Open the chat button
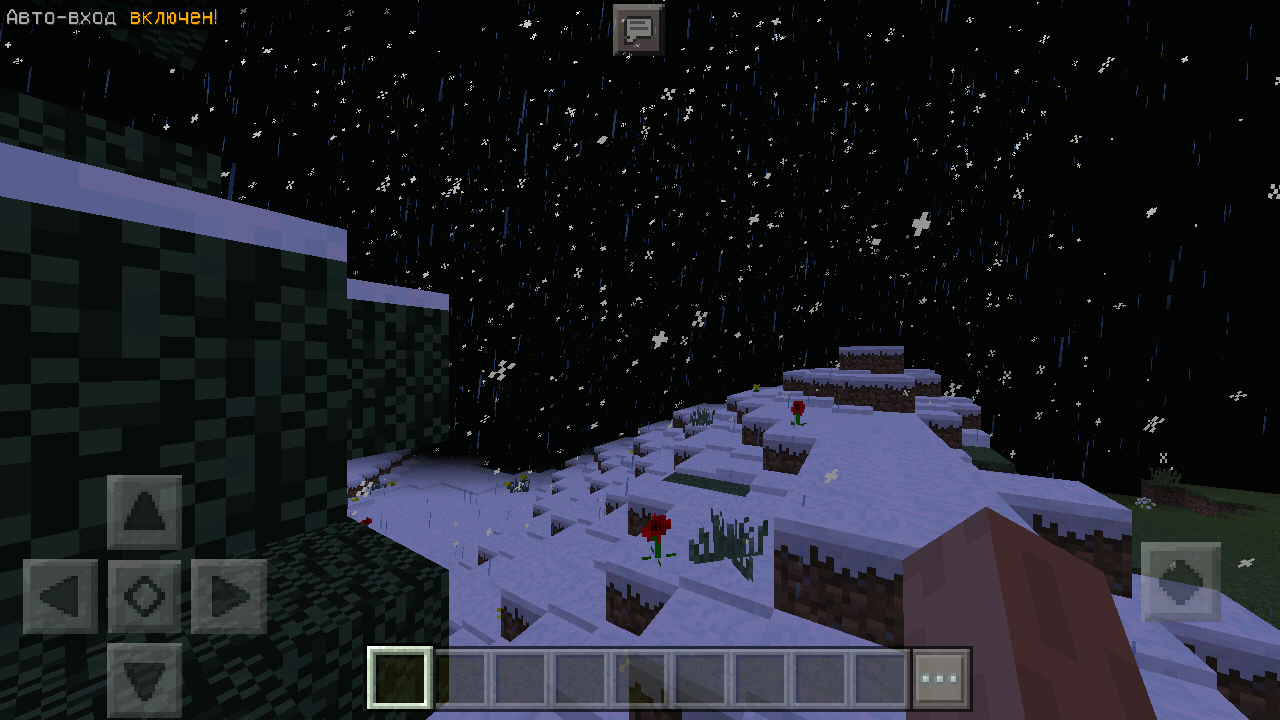Viewport: 1280px width, 720px height. point(638,29)
